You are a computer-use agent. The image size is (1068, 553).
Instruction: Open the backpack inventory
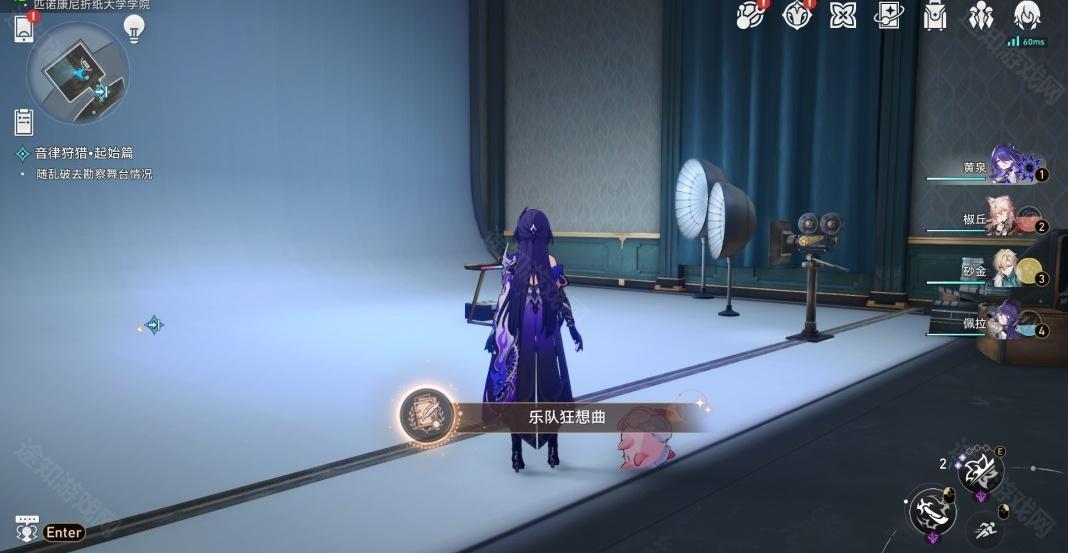935,15
